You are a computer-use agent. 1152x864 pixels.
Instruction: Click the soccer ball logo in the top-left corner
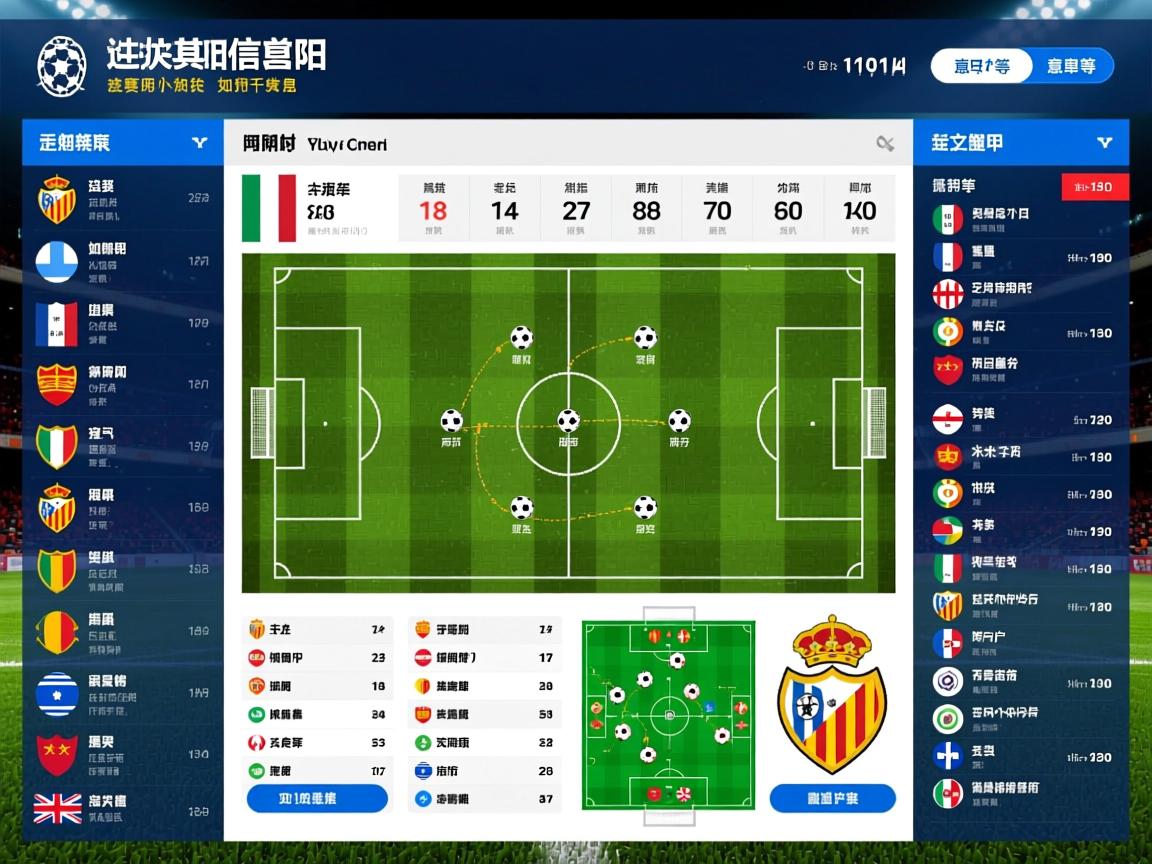(62, 67)
